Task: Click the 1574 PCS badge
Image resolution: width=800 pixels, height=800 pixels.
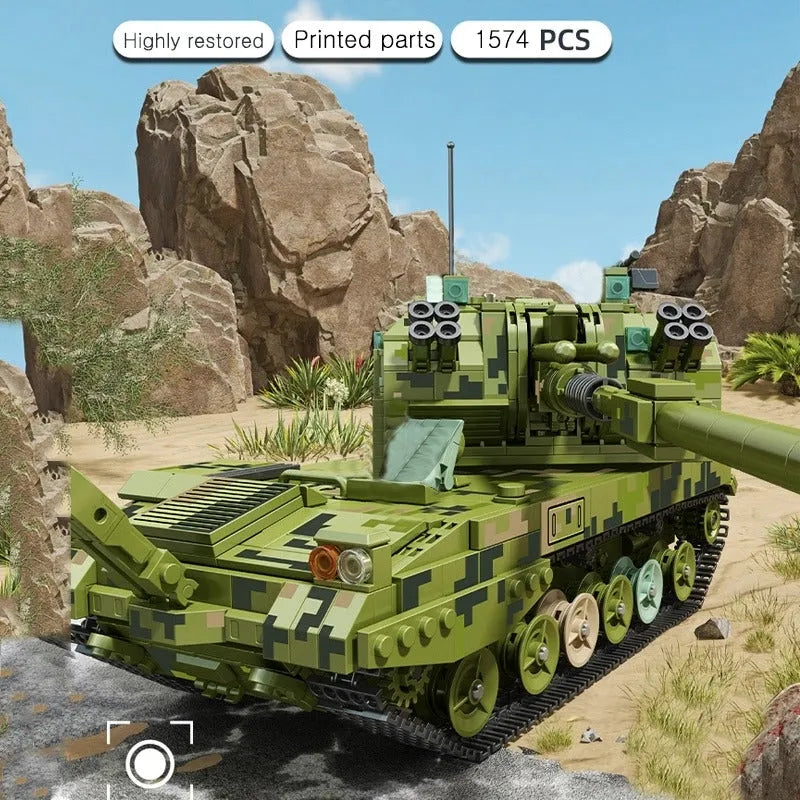Action: [x=531, y=41]
